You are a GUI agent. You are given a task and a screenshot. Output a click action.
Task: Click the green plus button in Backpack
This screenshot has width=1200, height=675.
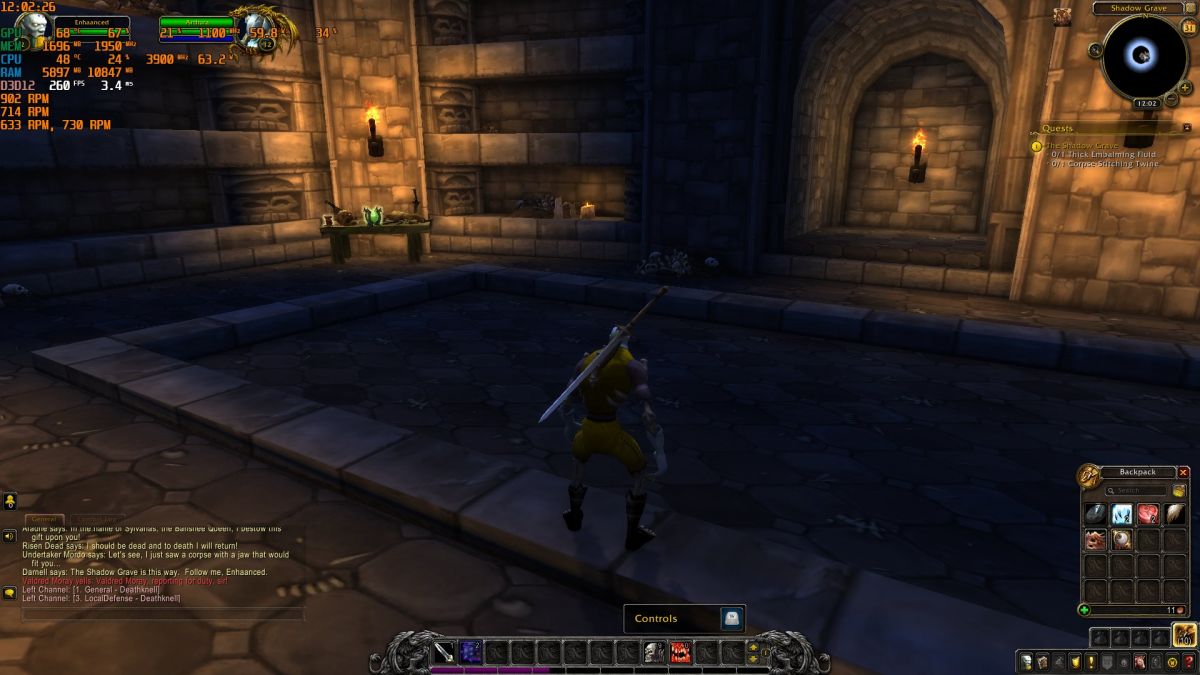pyautogui.click(x=1085, y=609)
